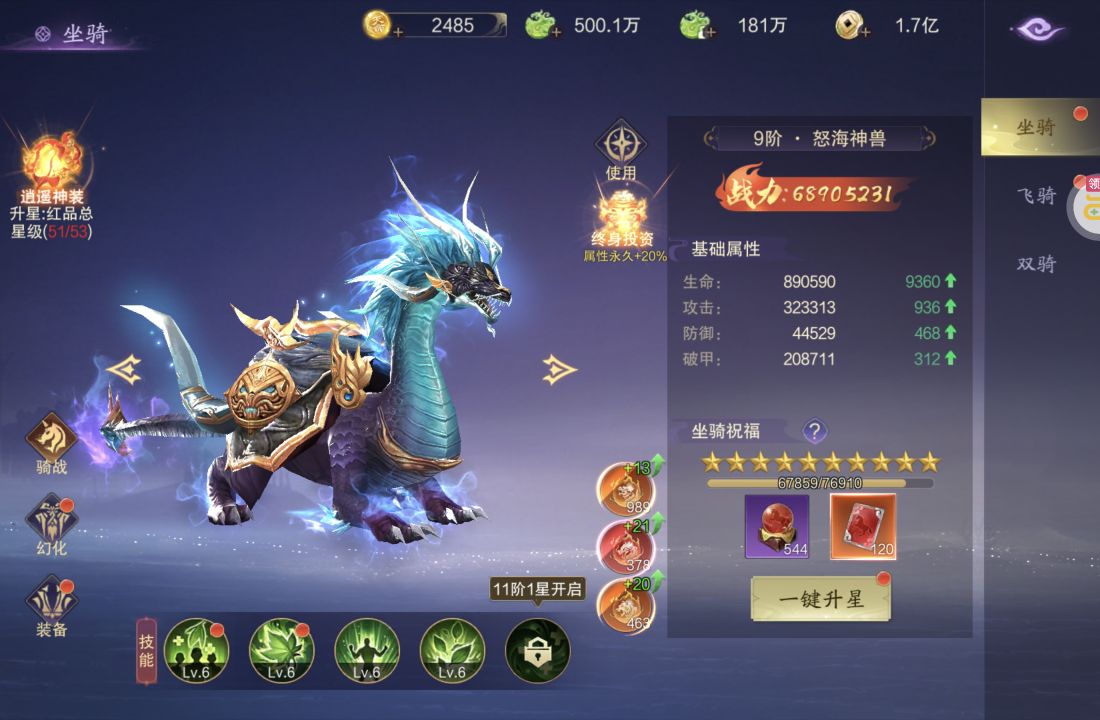The height and width of the screenshot is (720, 1100).
Task: Open the 装备 mount equipment menu
Action: [51, 604]
